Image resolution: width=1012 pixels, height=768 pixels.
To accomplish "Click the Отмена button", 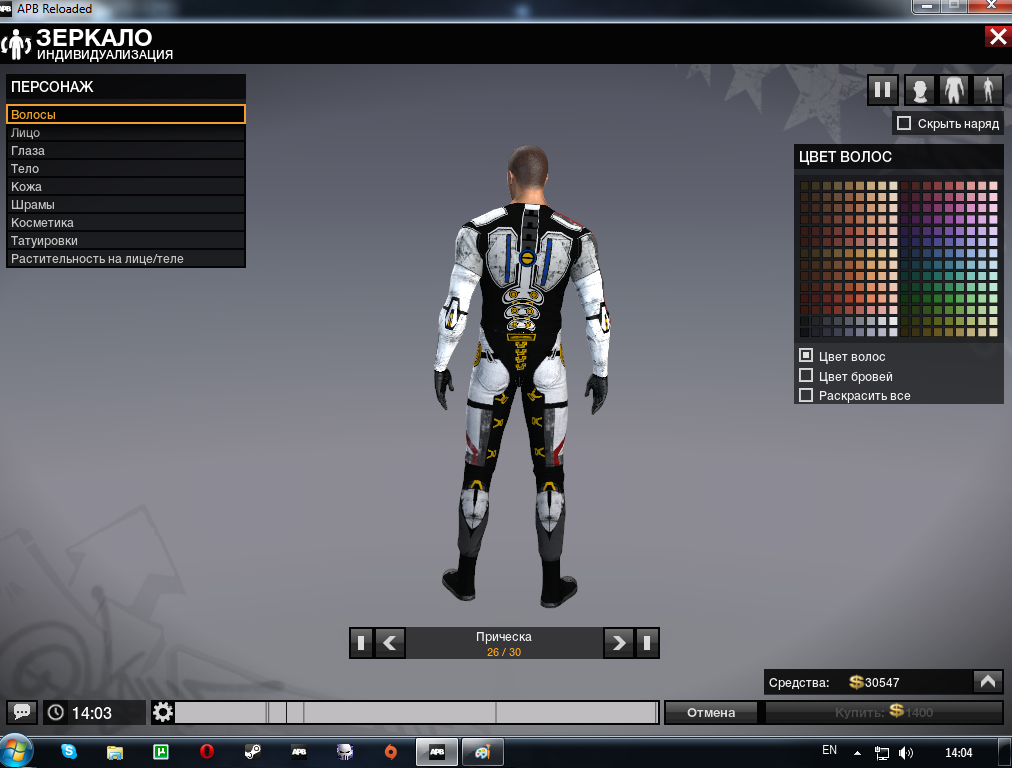I will (x=711, y=712).
